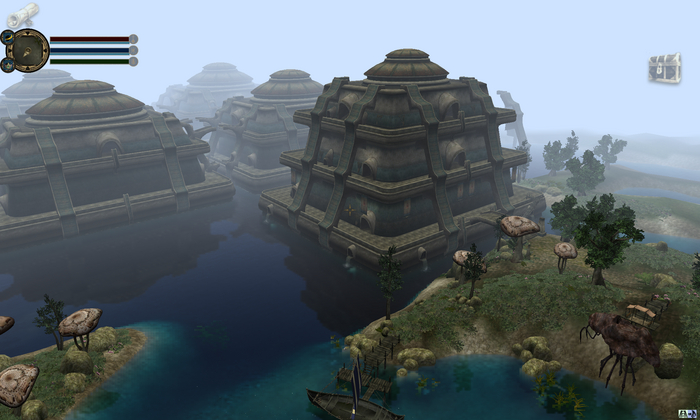Open the treasure chest inventory icon

coord(663,68)
